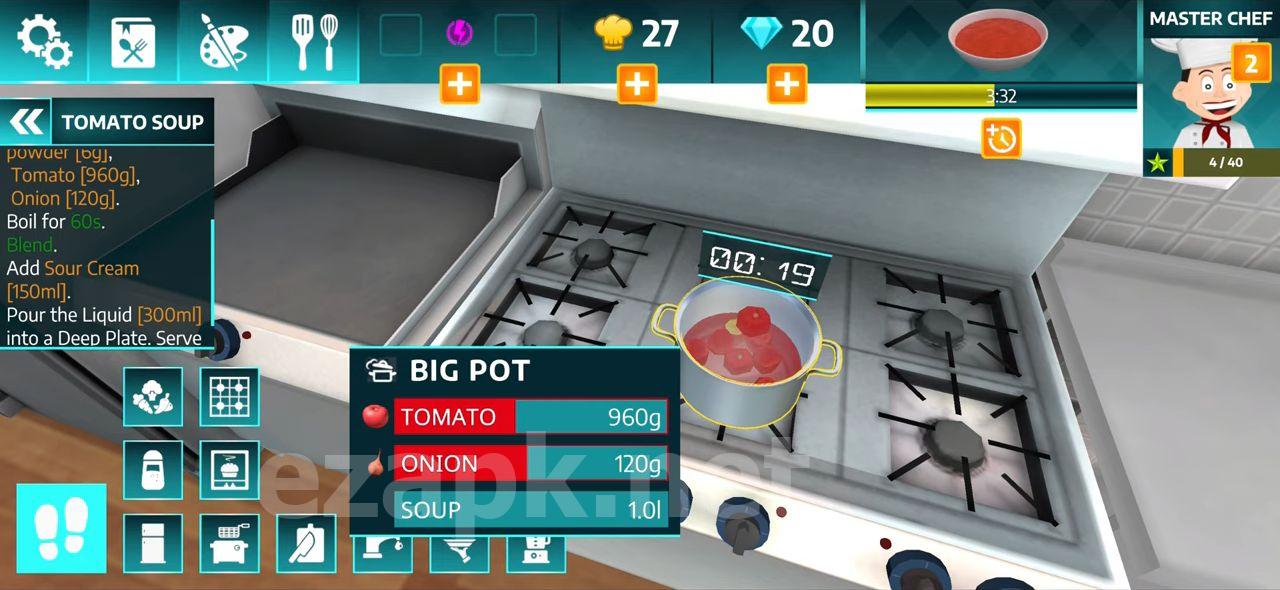This screenshot has width=1280, height=590.
Task: Collapse the Tomato Soup recipe panel
Action: point(27,122)
